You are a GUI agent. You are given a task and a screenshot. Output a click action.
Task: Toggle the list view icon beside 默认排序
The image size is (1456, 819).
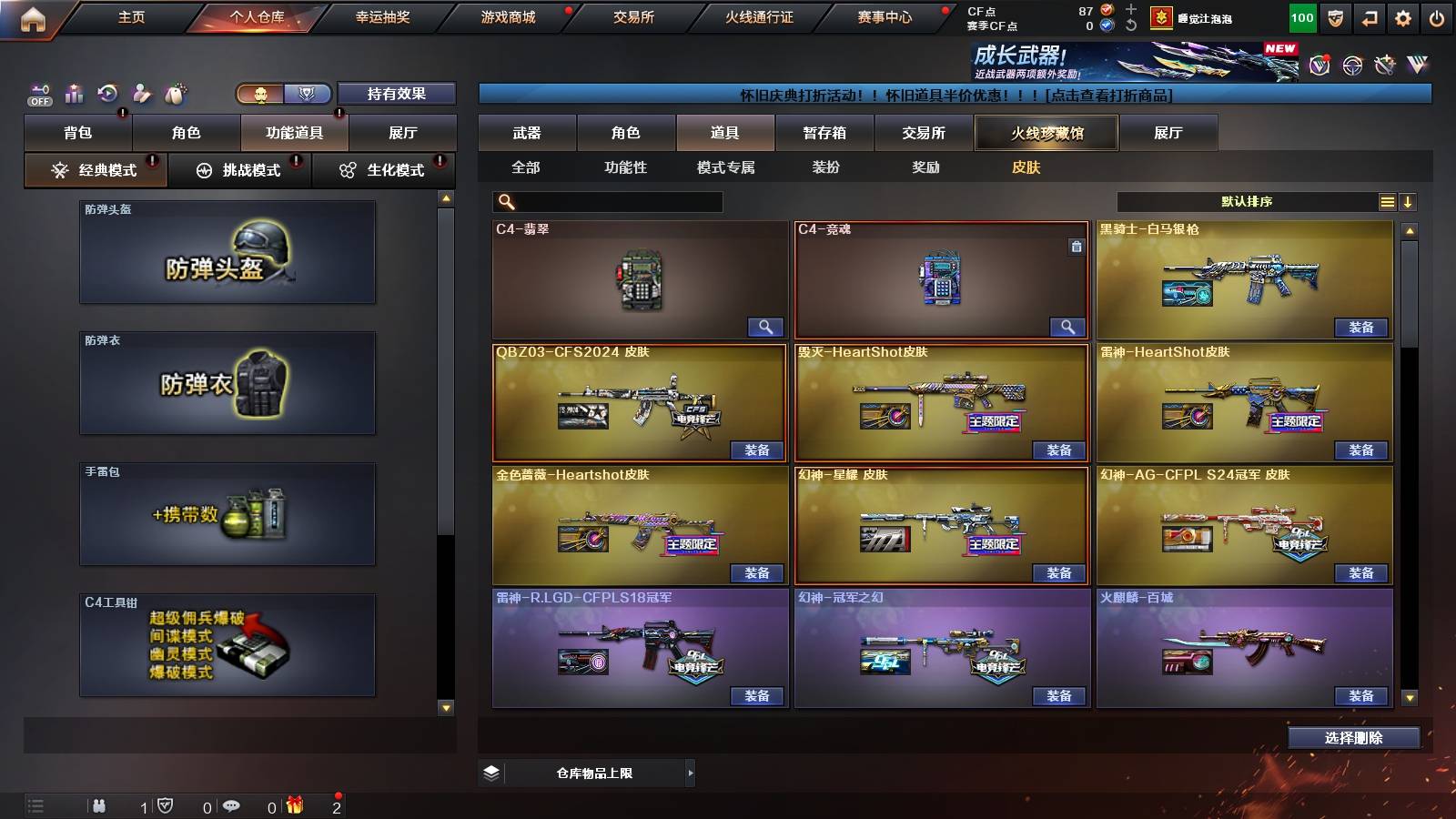tap(1387, 201)
